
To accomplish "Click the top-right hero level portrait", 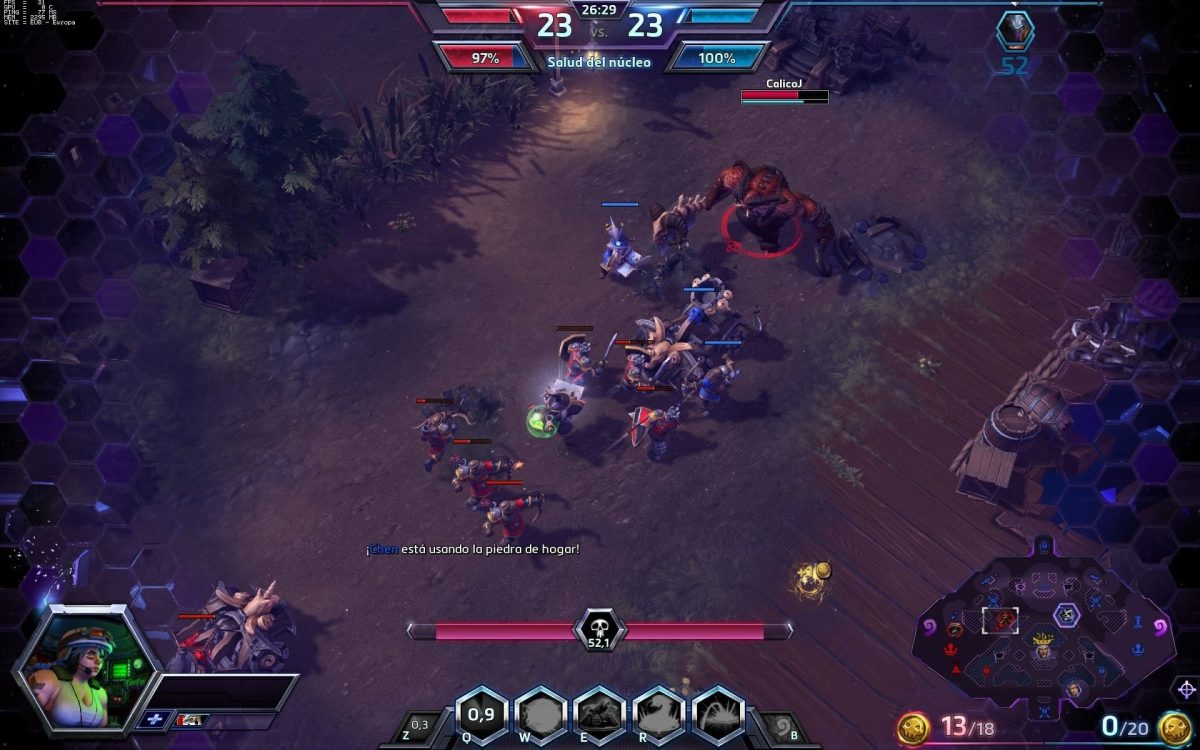I will [x=1015, y=31].
